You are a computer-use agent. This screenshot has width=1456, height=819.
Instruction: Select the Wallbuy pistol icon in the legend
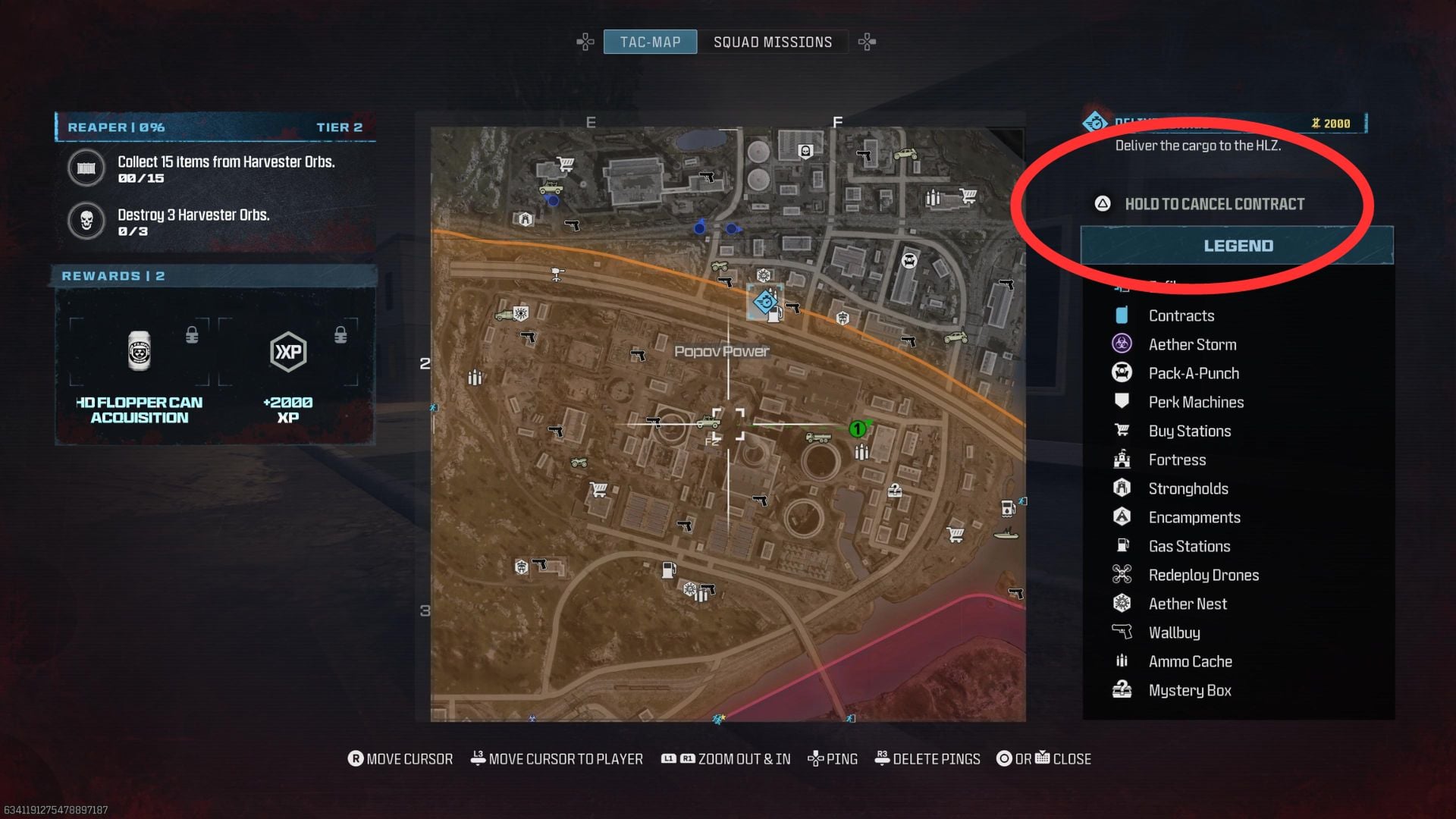pyautogui.click(x=1122, y=632)
